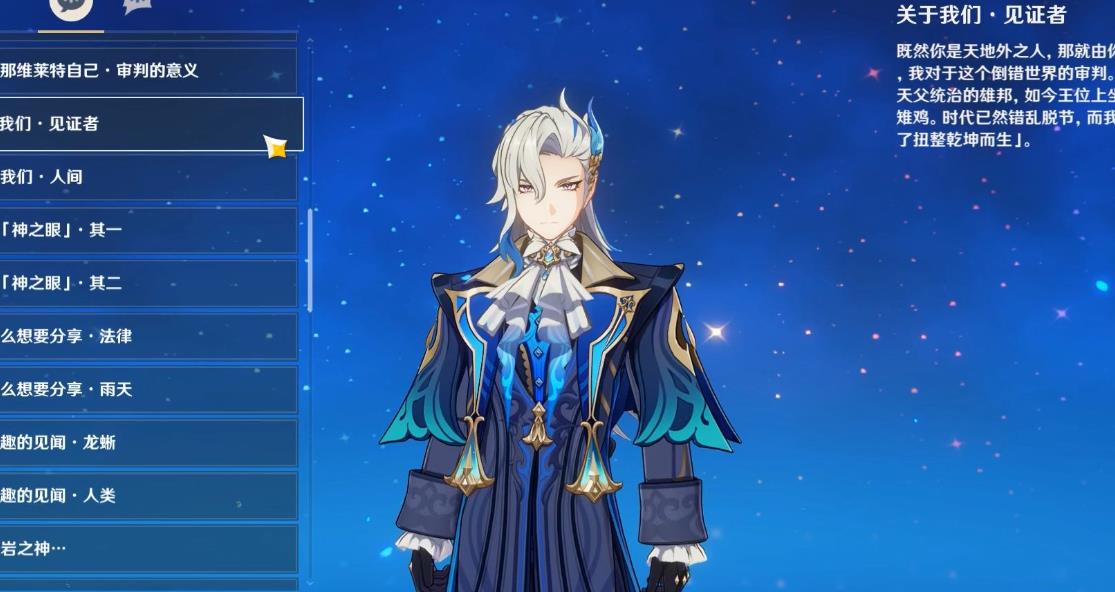Switch to the second speech-bubble tab
The image size is (1115, 592).
137,7
